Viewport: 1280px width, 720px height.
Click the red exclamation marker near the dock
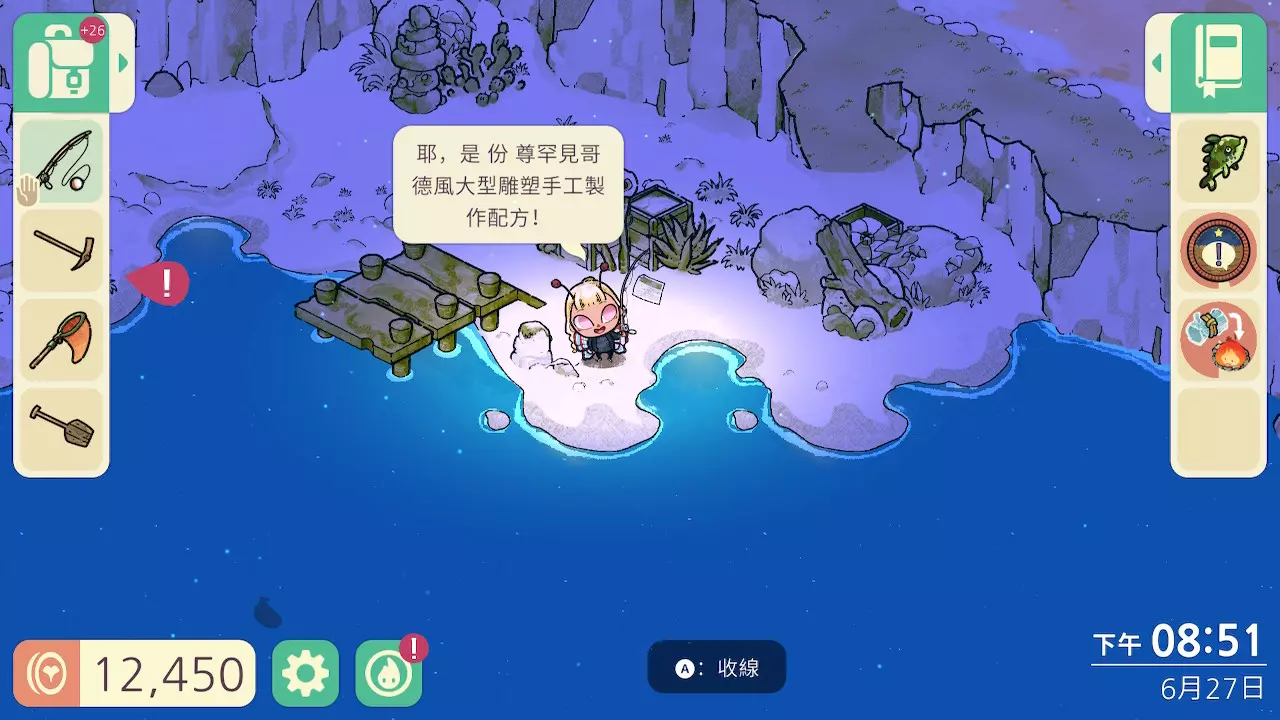point(166,283)
